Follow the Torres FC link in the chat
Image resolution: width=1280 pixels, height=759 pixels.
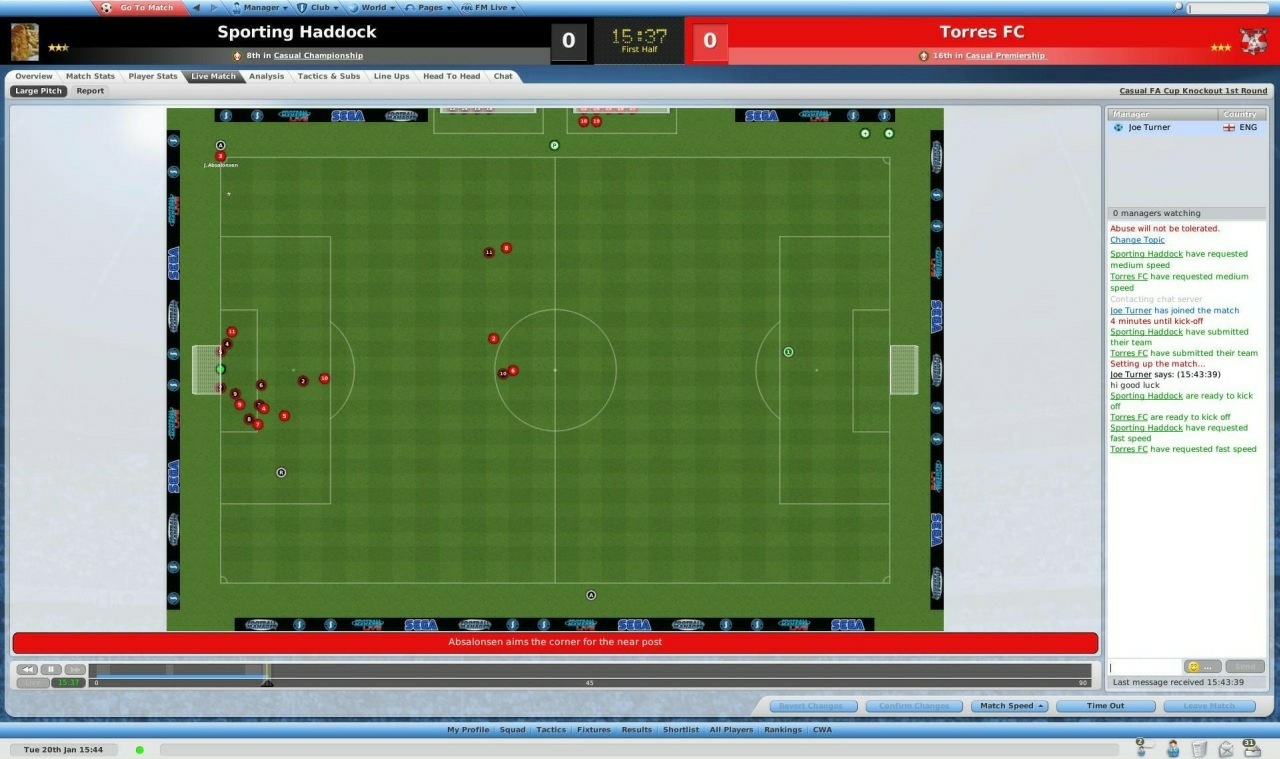[x=1128, y=276]
